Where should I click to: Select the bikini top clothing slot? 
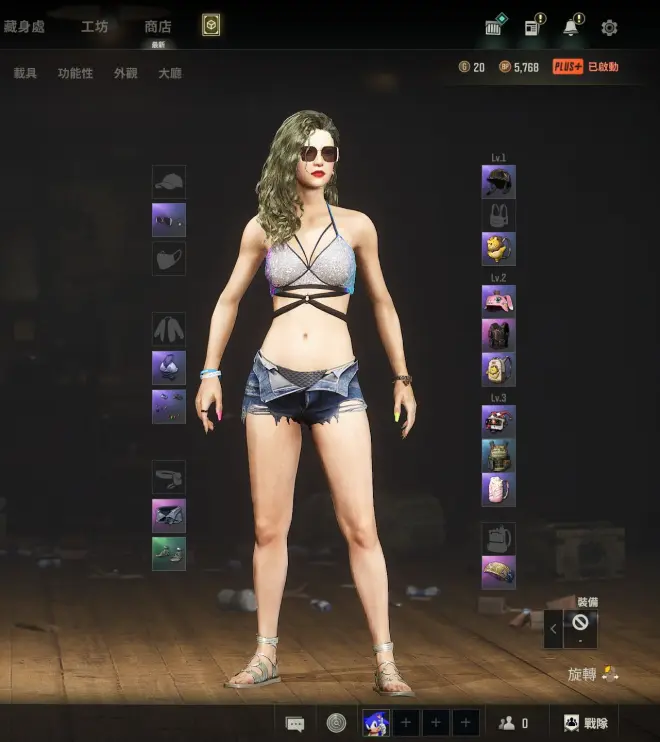[169, 367]
